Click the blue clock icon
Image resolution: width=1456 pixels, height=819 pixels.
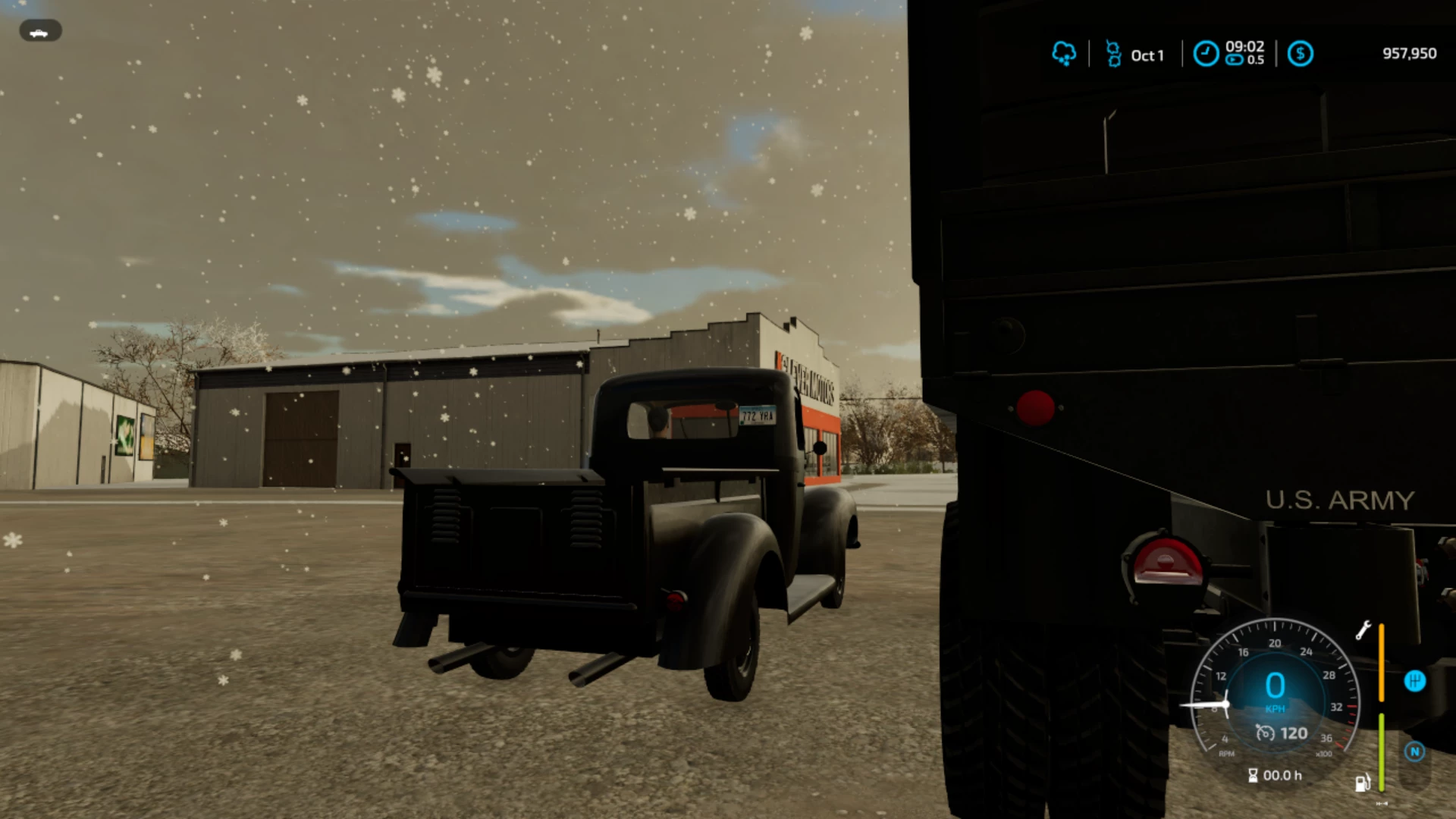pos(1206,54)
